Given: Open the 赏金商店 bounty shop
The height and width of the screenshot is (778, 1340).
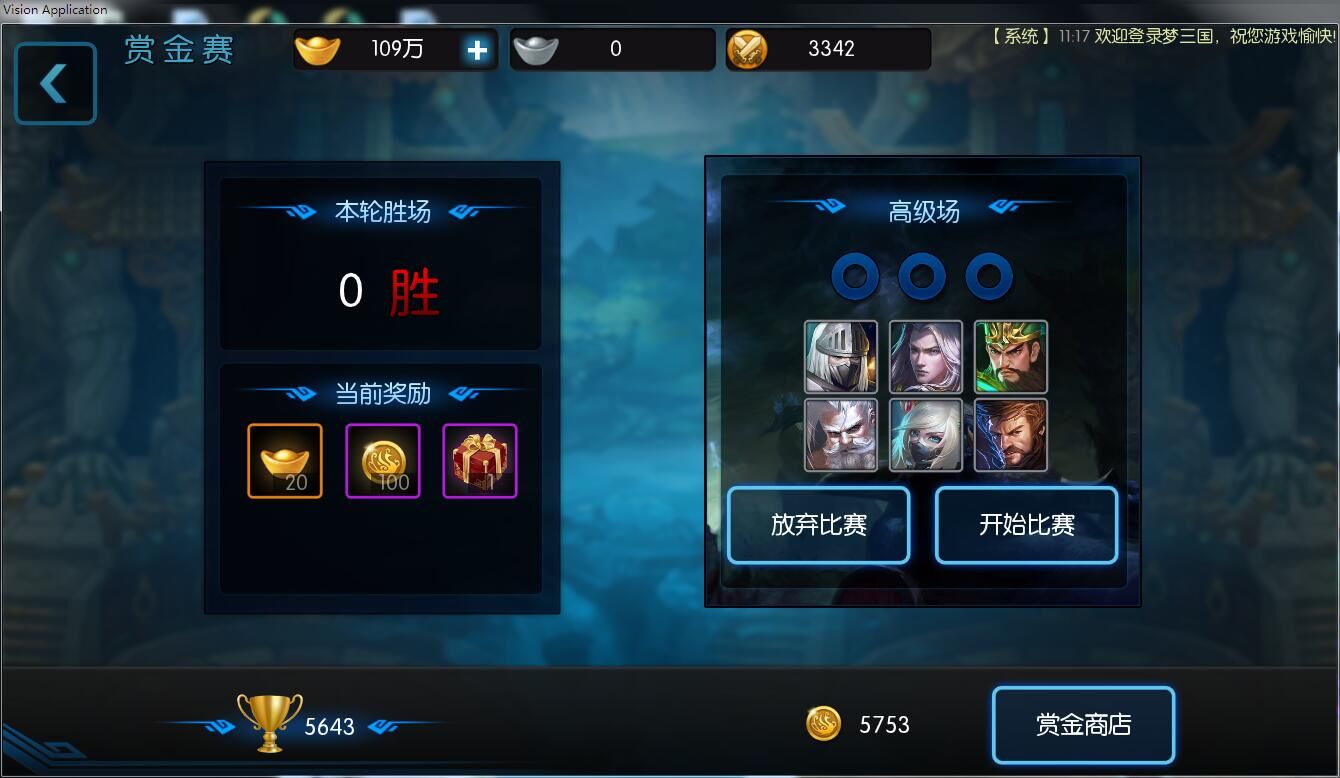Looking at the screenshot, I should tap(1083, 724).
